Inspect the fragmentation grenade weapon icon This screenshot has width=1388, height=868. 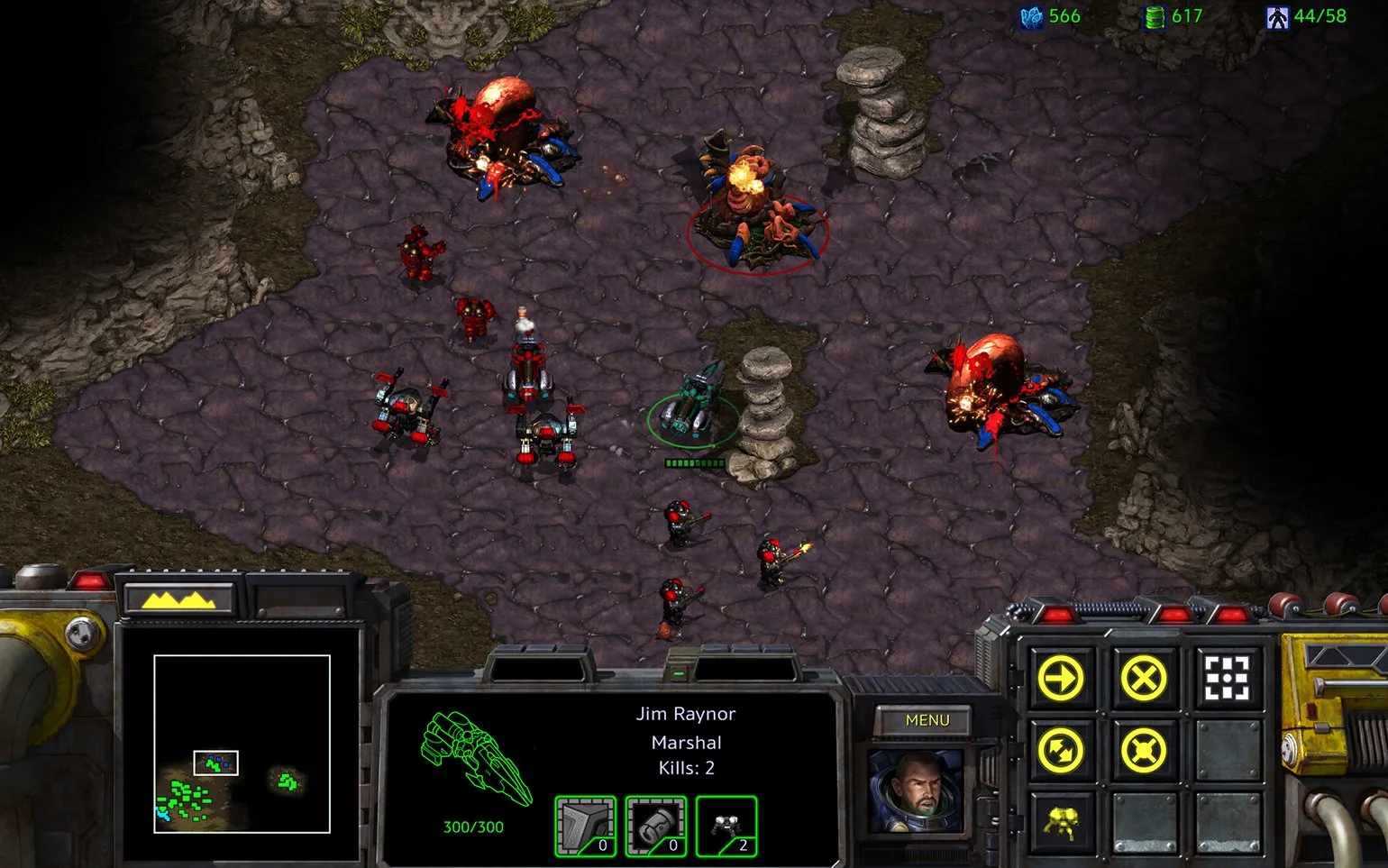pos(655,826)
